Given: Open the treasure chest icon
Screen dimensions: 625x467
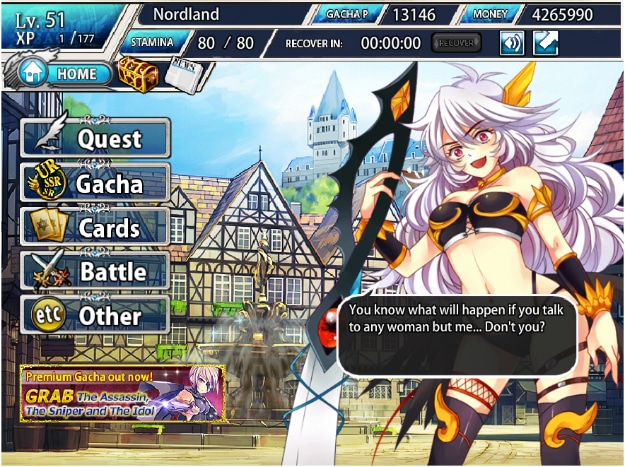Looking at the screenshot, I should pos(135,74).
